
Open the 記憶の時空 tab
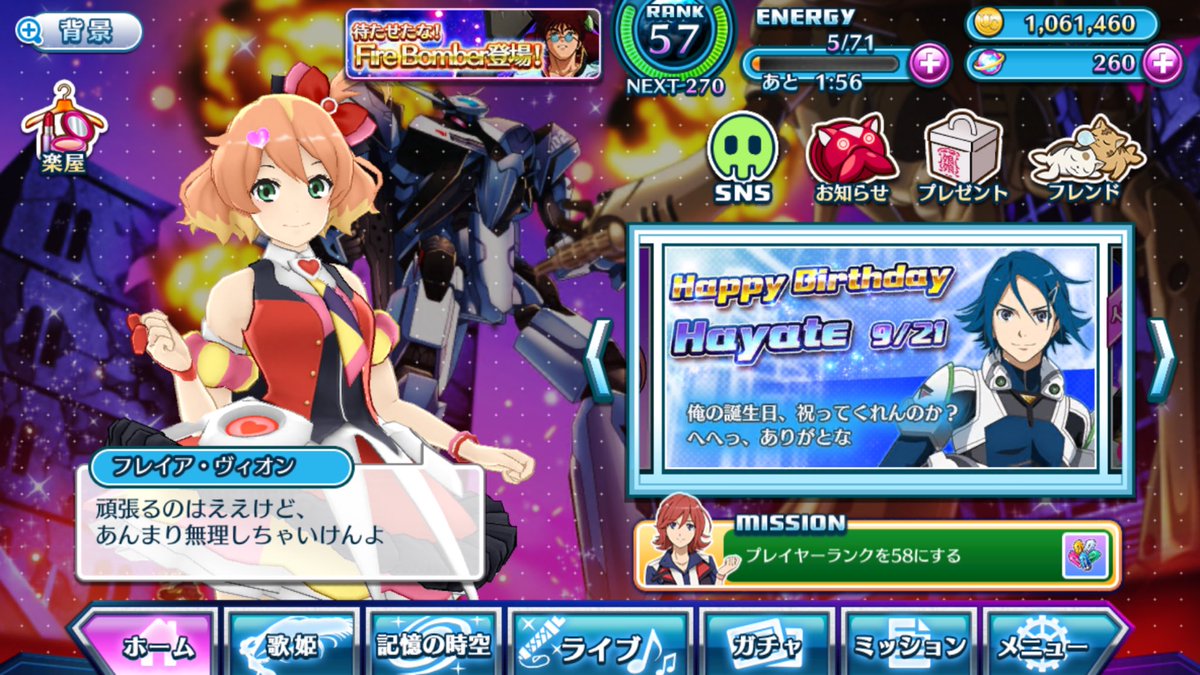click(432, 643)
